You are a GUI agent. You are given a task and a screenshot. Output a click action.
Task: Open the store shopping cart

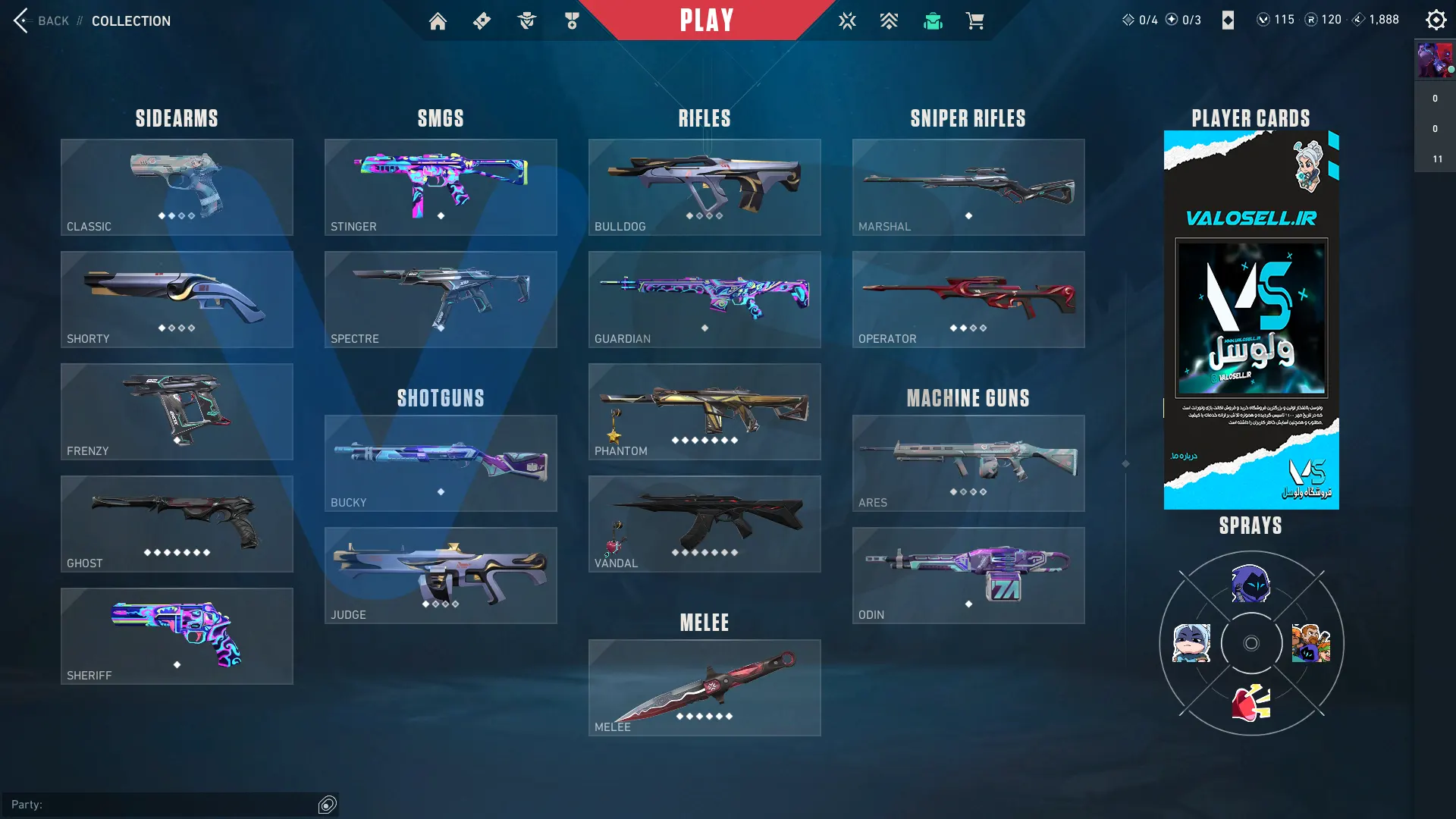[x=975, y=21]
